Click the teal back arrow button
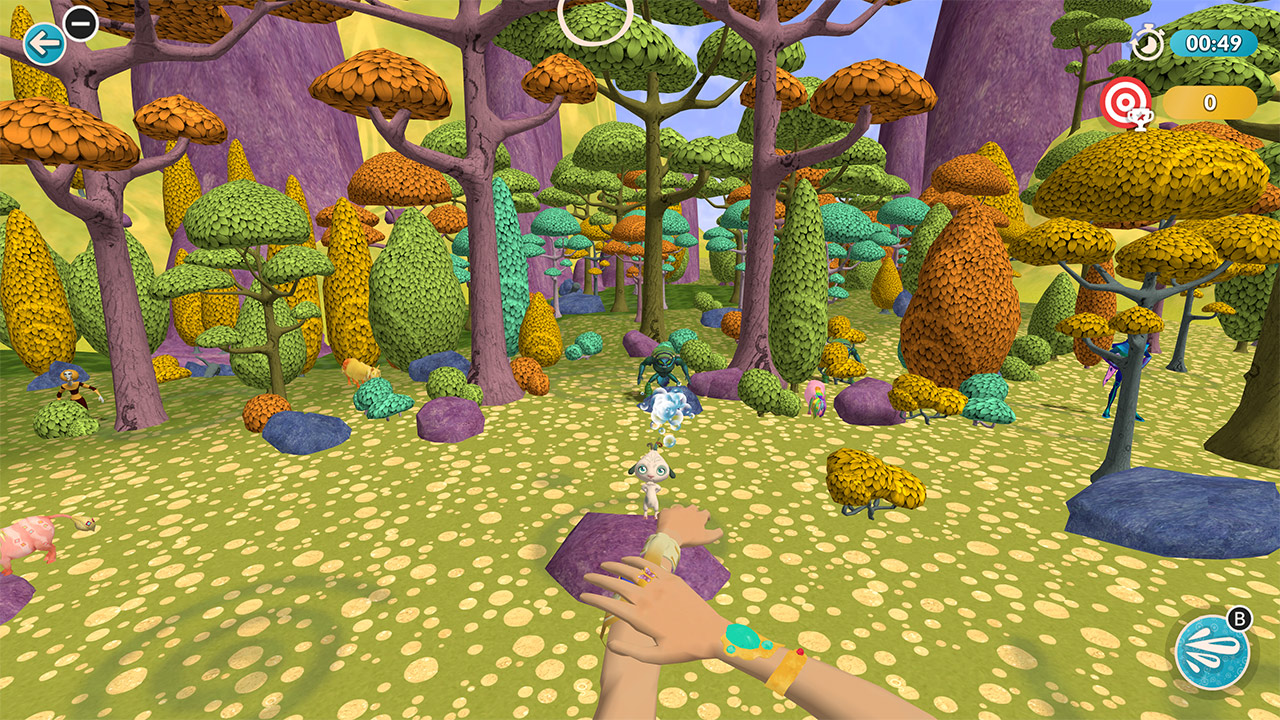 [x=42, y=42]
